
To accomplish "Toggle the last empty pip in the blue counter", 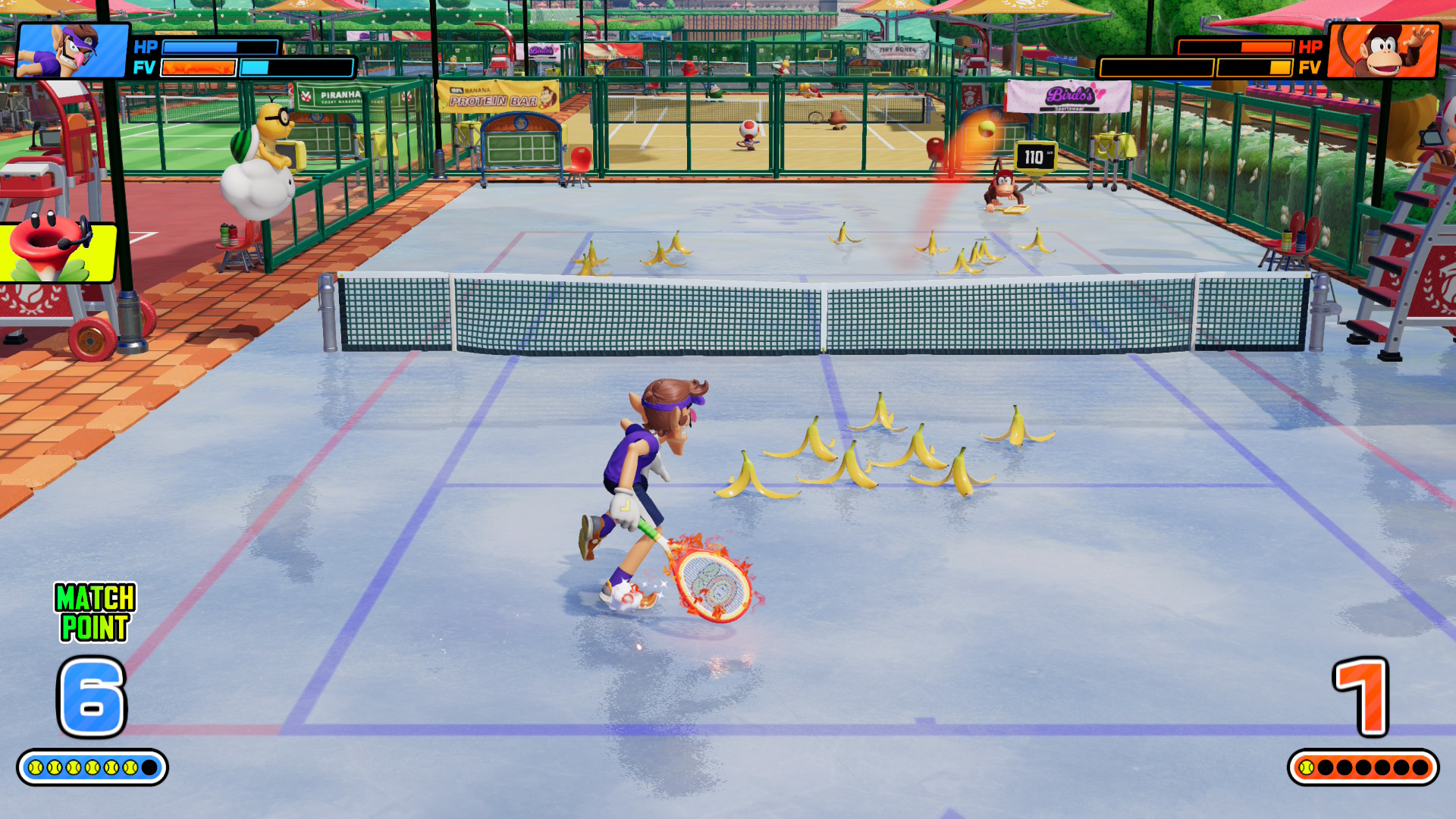I will click(149, 767).
